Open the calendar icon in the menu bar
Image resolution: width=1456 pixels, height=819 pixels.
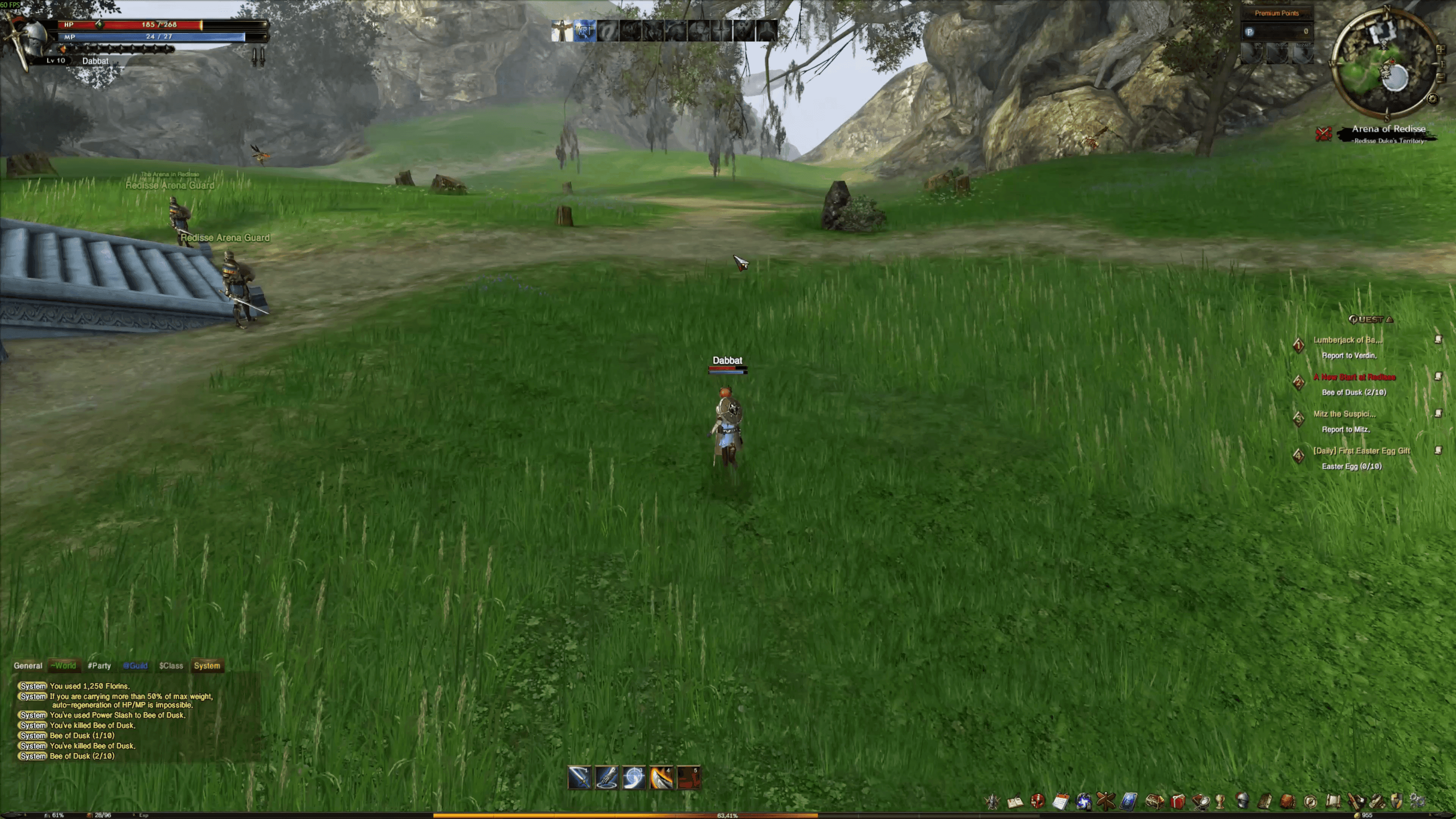tap(1061, 801)
